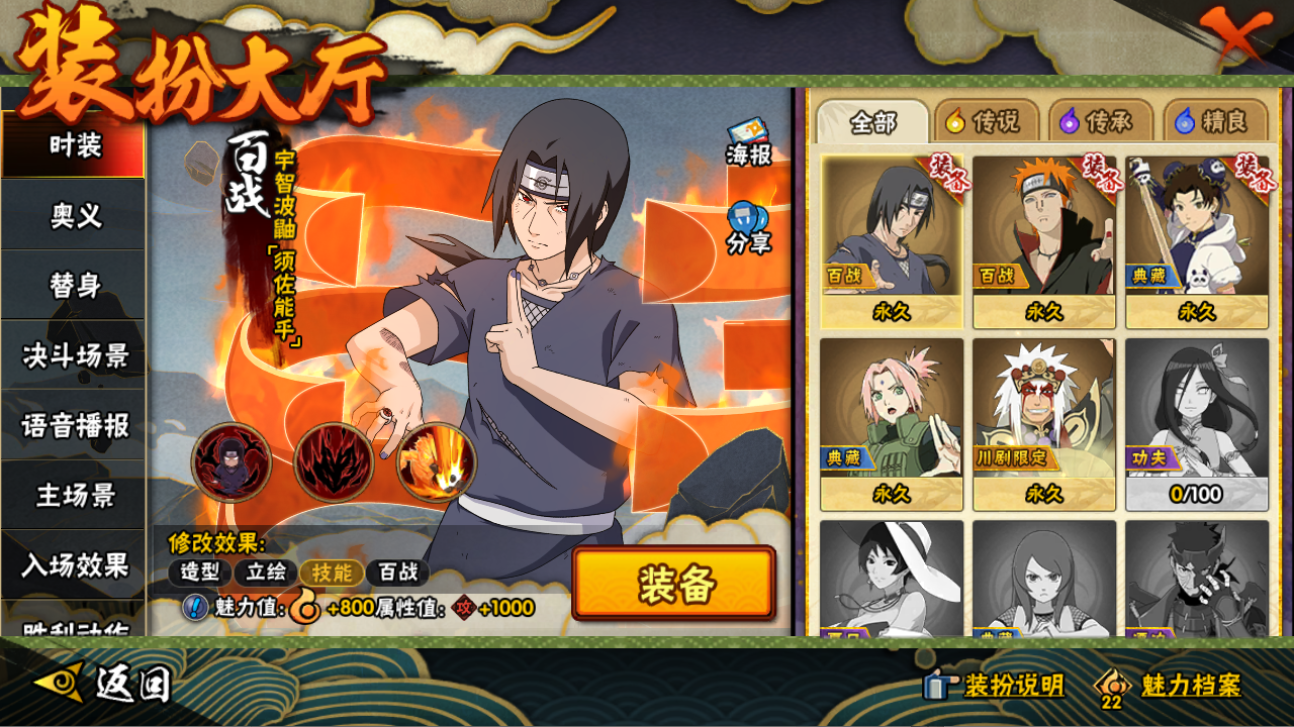Choose the 立绘 effect option
Viewport: 1294px width, 727px height.
coord(267,573)
